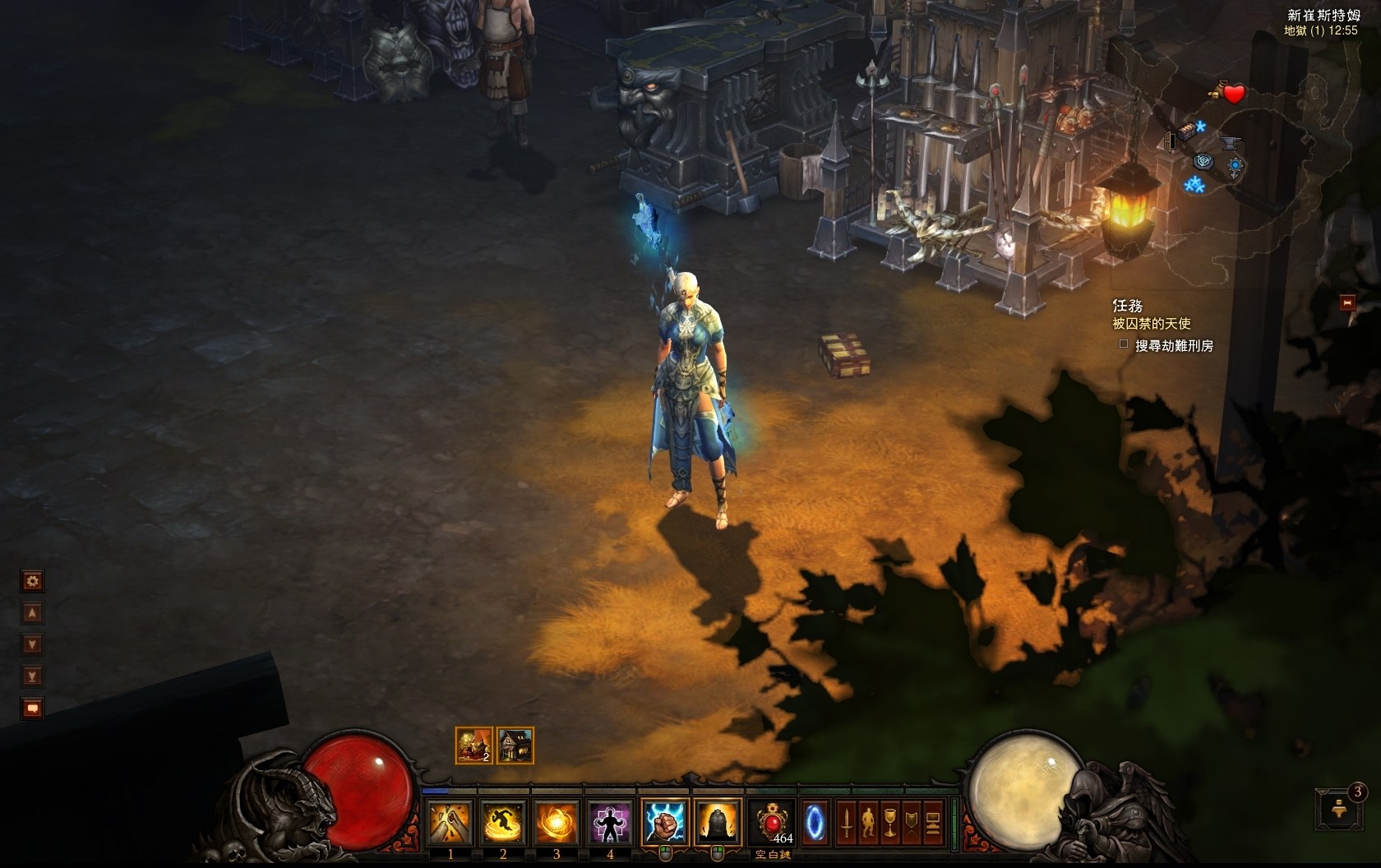
Task: Use the glowing running-figure skill in slot 2
Action: point(504,821)
